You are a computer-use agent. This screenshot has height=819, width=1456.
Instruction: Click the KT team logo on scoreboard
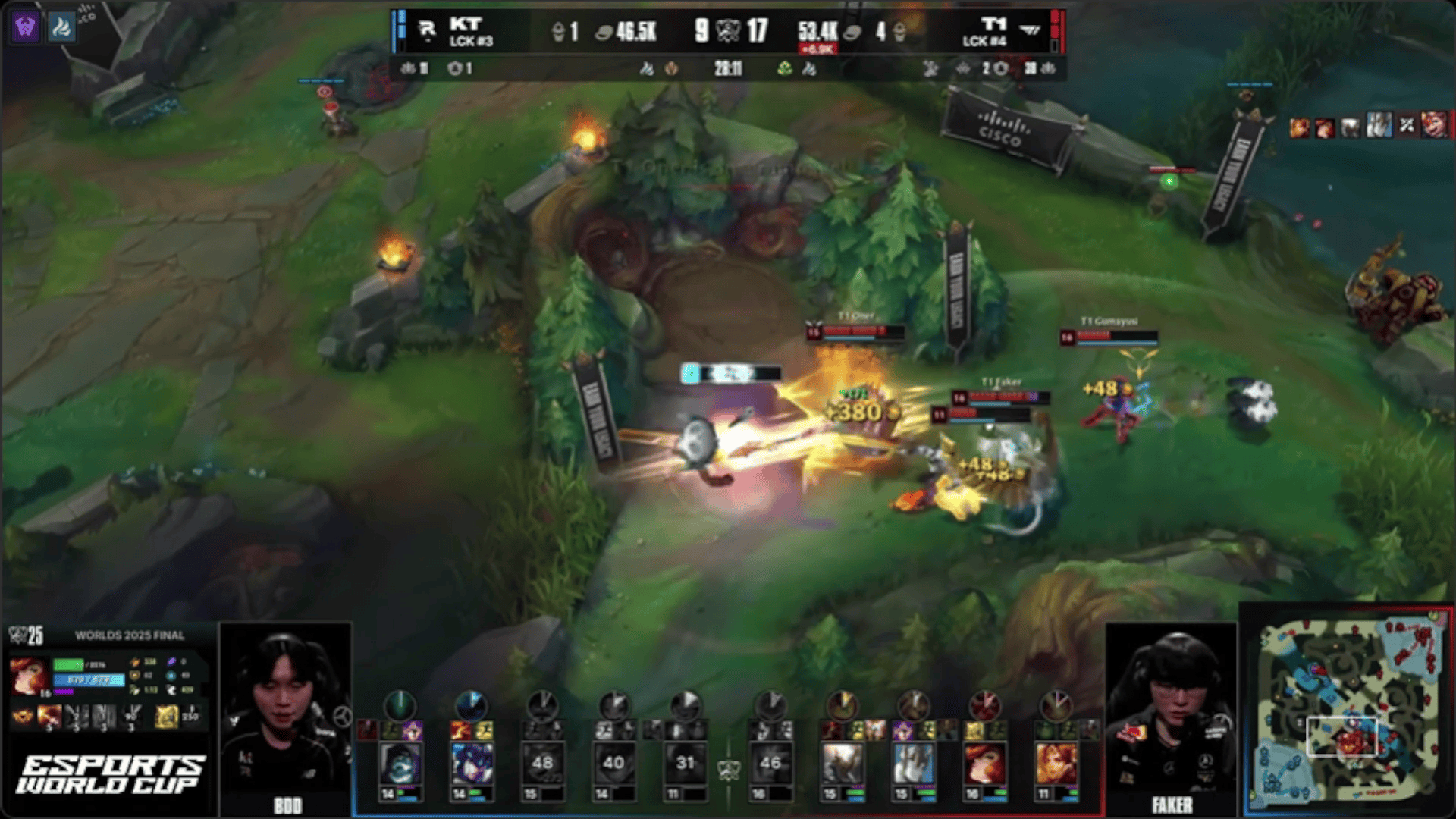(427, 30)
